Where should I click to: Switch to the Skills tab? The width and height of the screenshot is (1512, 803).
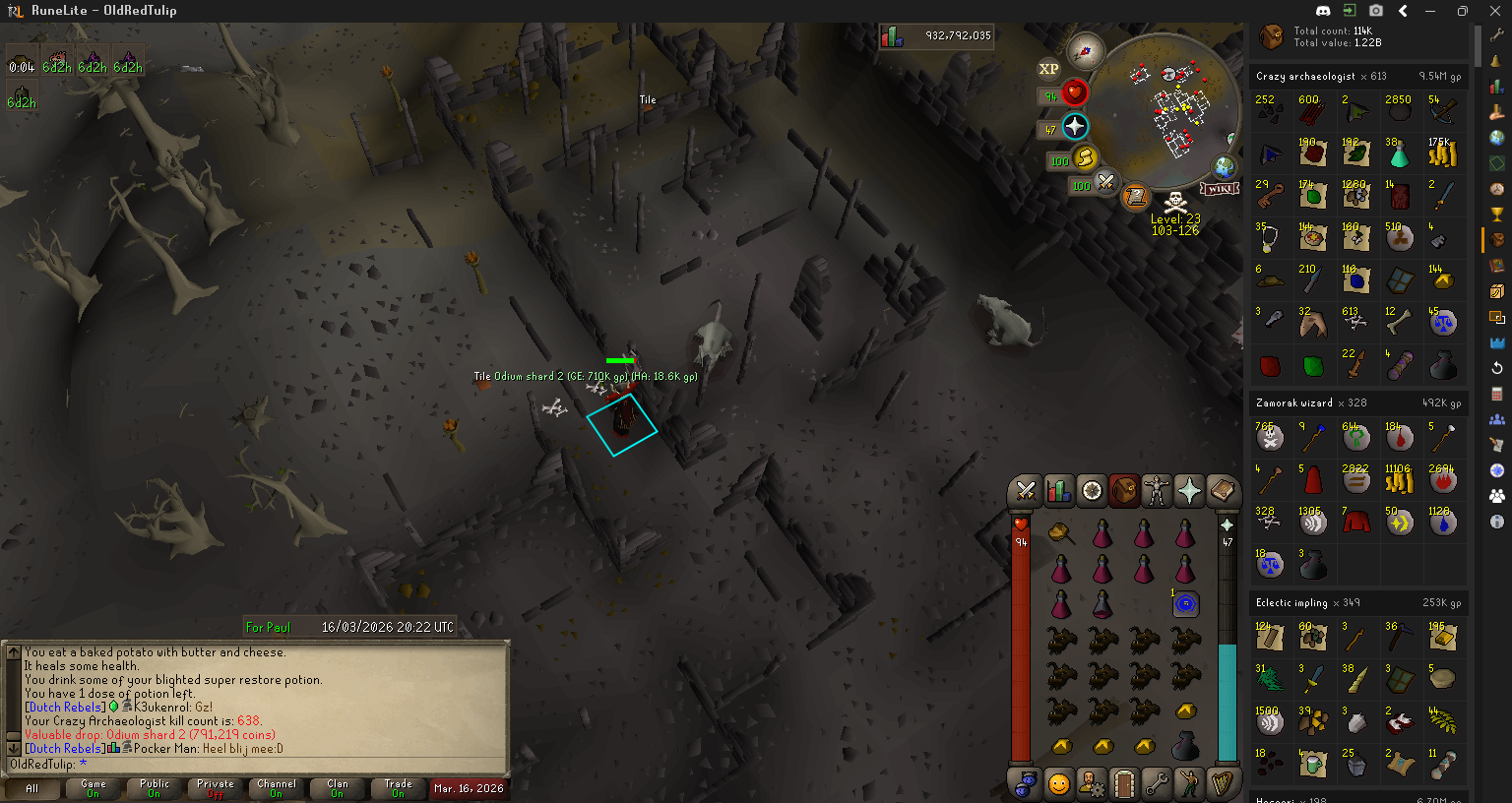(1058, 490)
